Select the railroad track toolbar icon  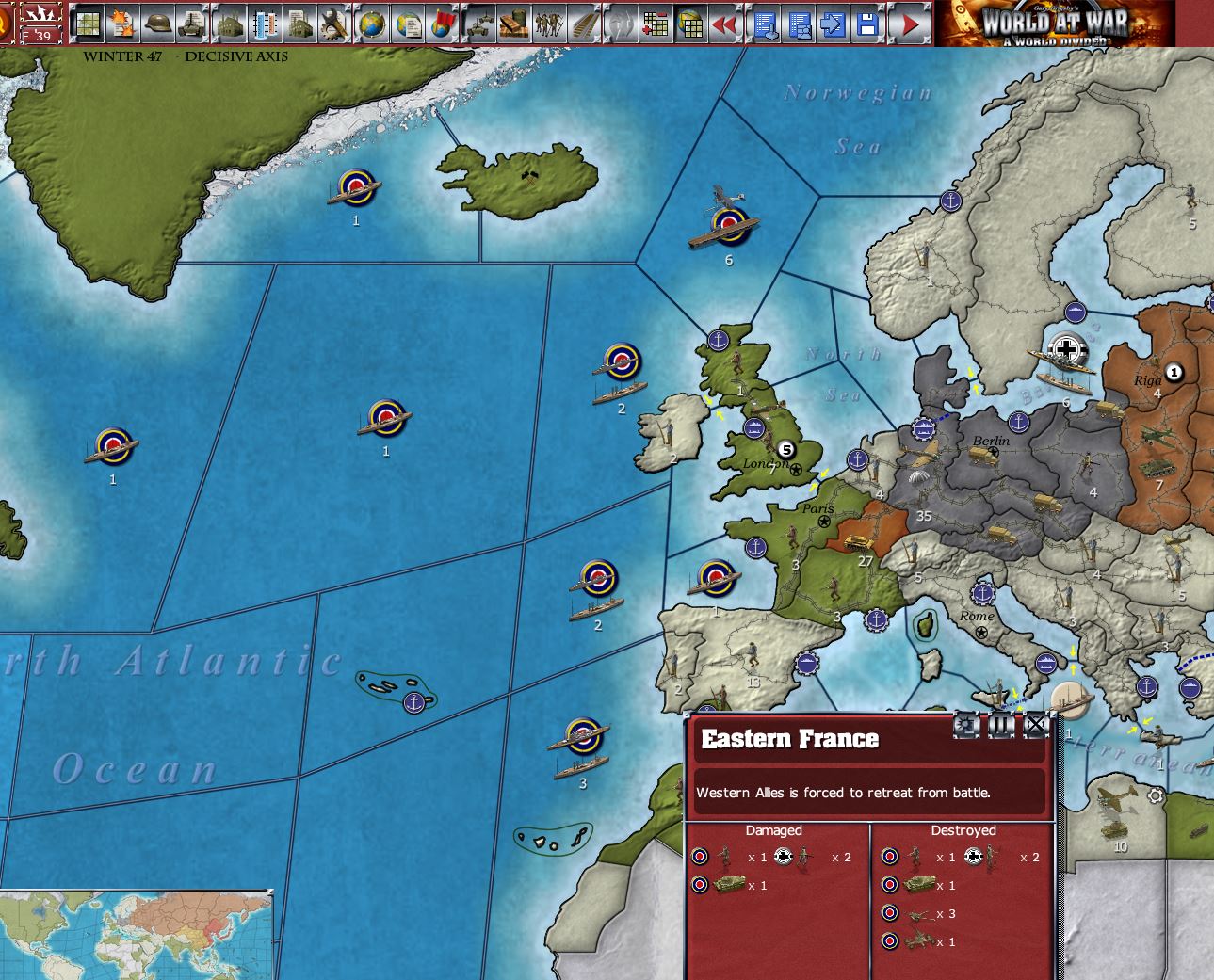point(583,24)
